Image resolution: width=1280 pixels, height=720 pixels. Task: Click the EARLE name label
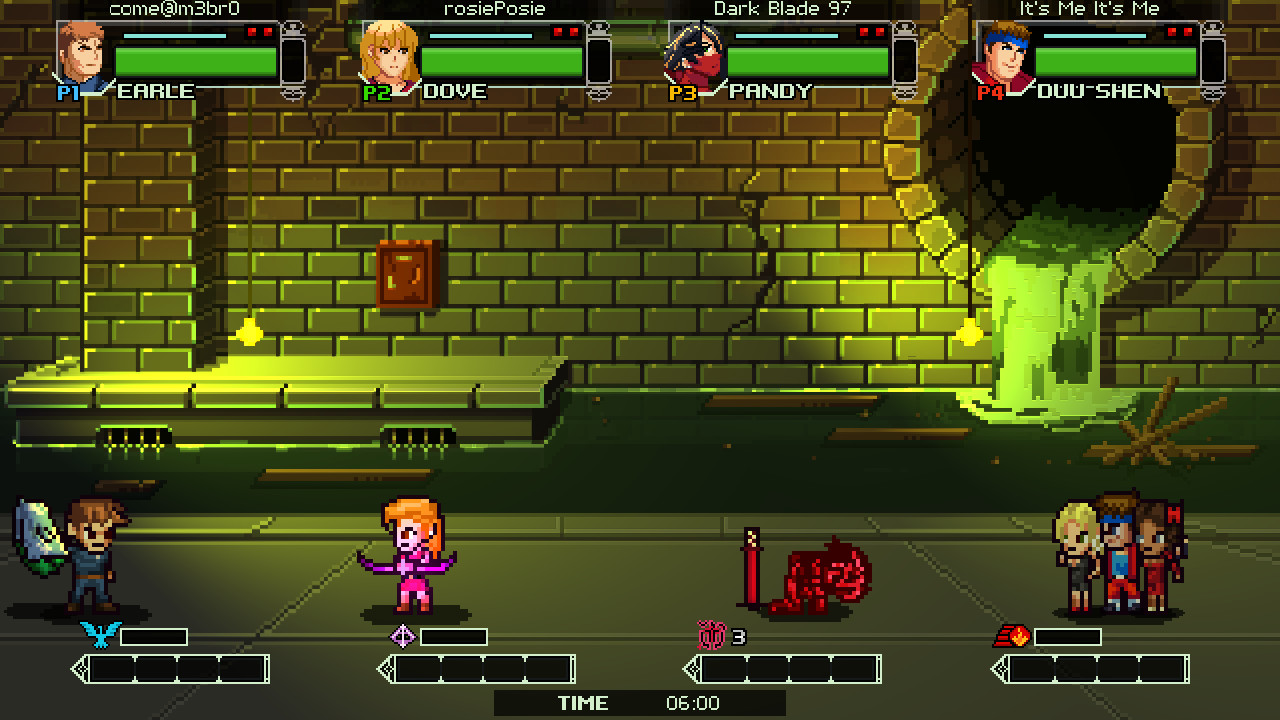(x=155, y=91)
